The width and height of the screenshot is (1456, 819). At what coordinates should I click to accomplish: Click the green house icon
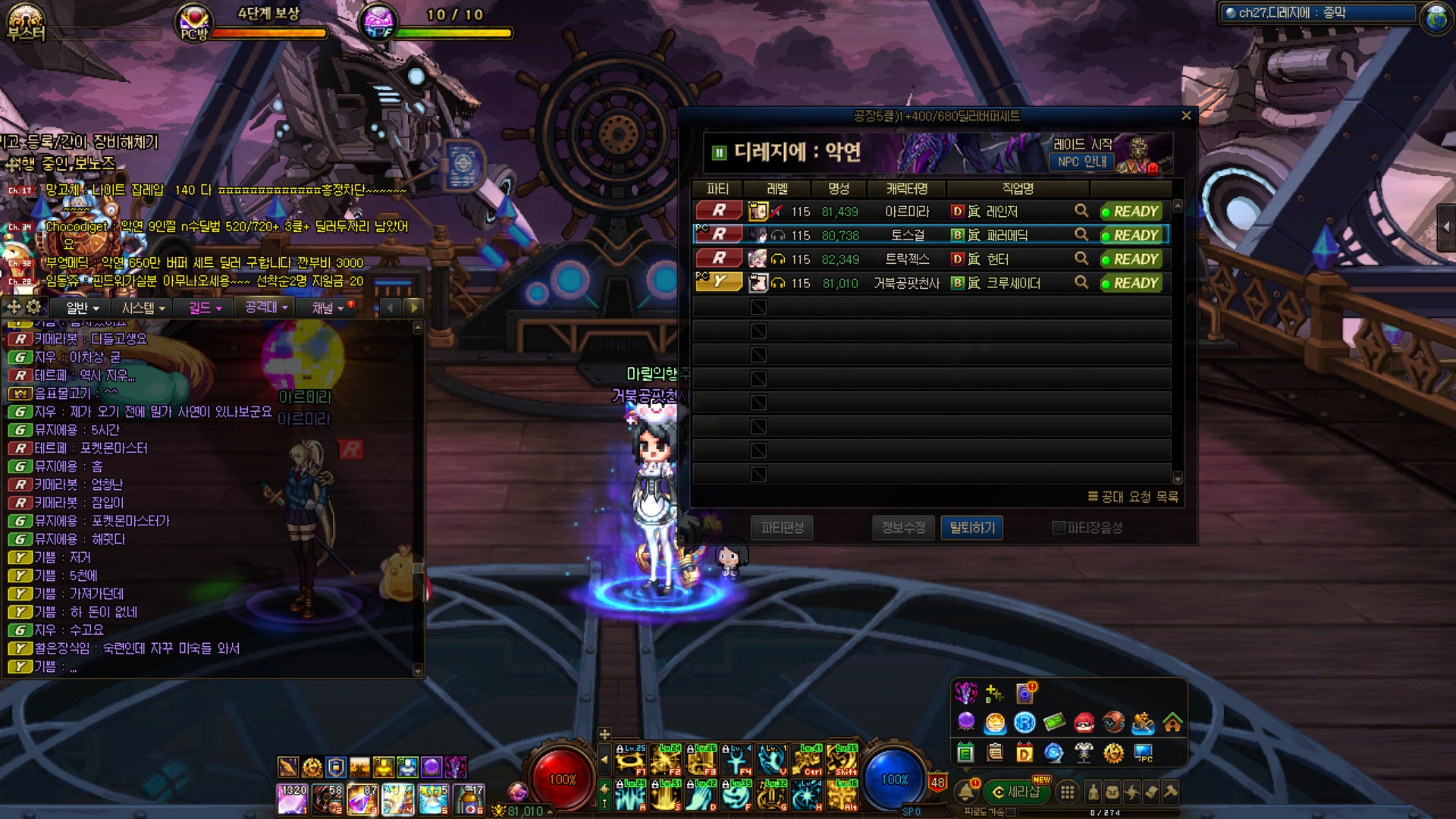pyautogui.click(x=1172, y=723)
